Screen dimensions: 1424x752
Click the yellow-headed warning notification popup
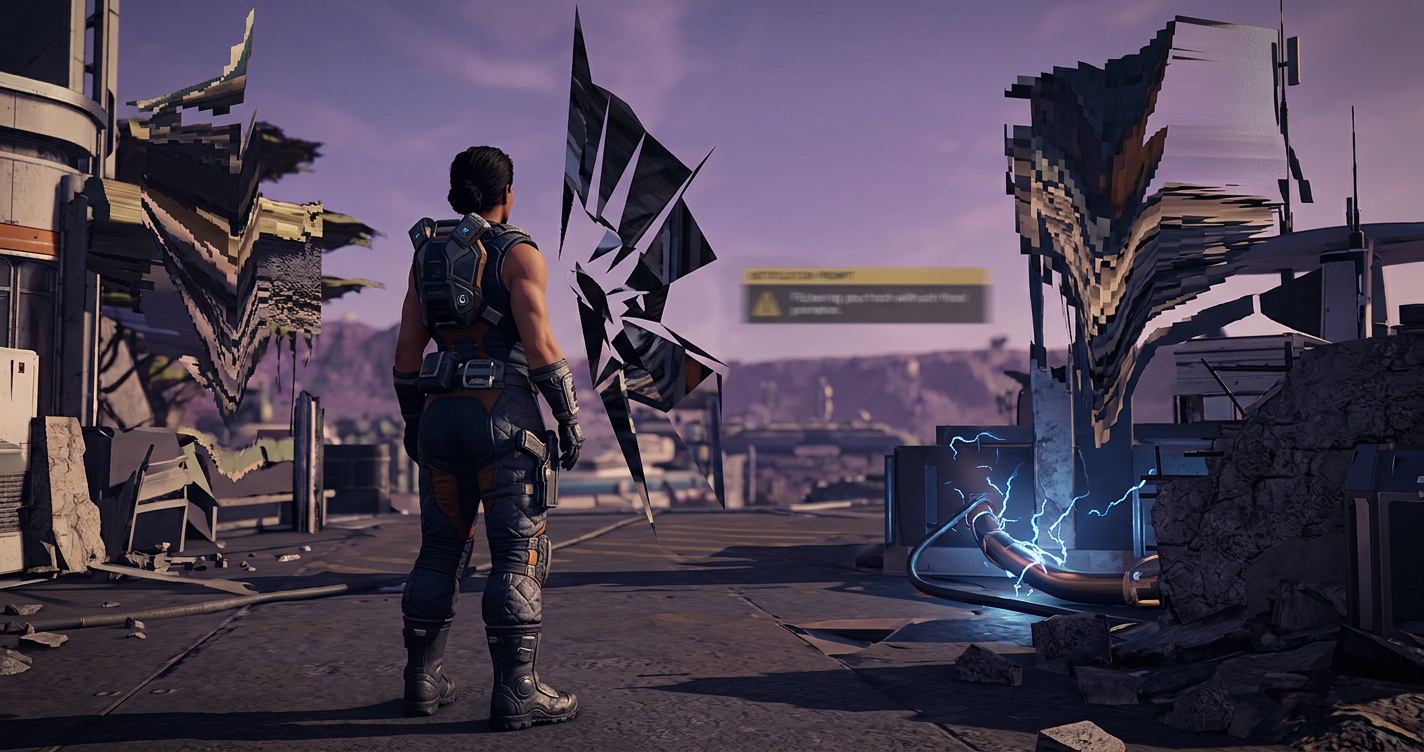(865, 296)
